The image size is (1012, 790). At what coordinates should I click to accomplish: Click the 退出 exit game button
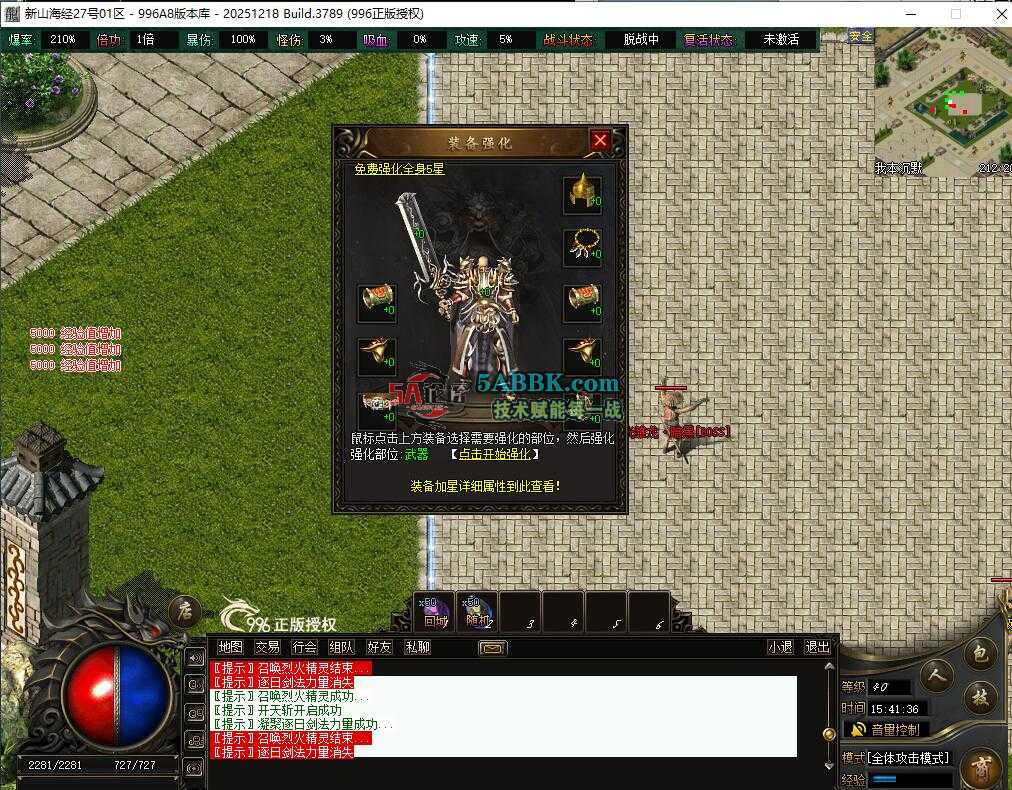[x=817, y=647]
